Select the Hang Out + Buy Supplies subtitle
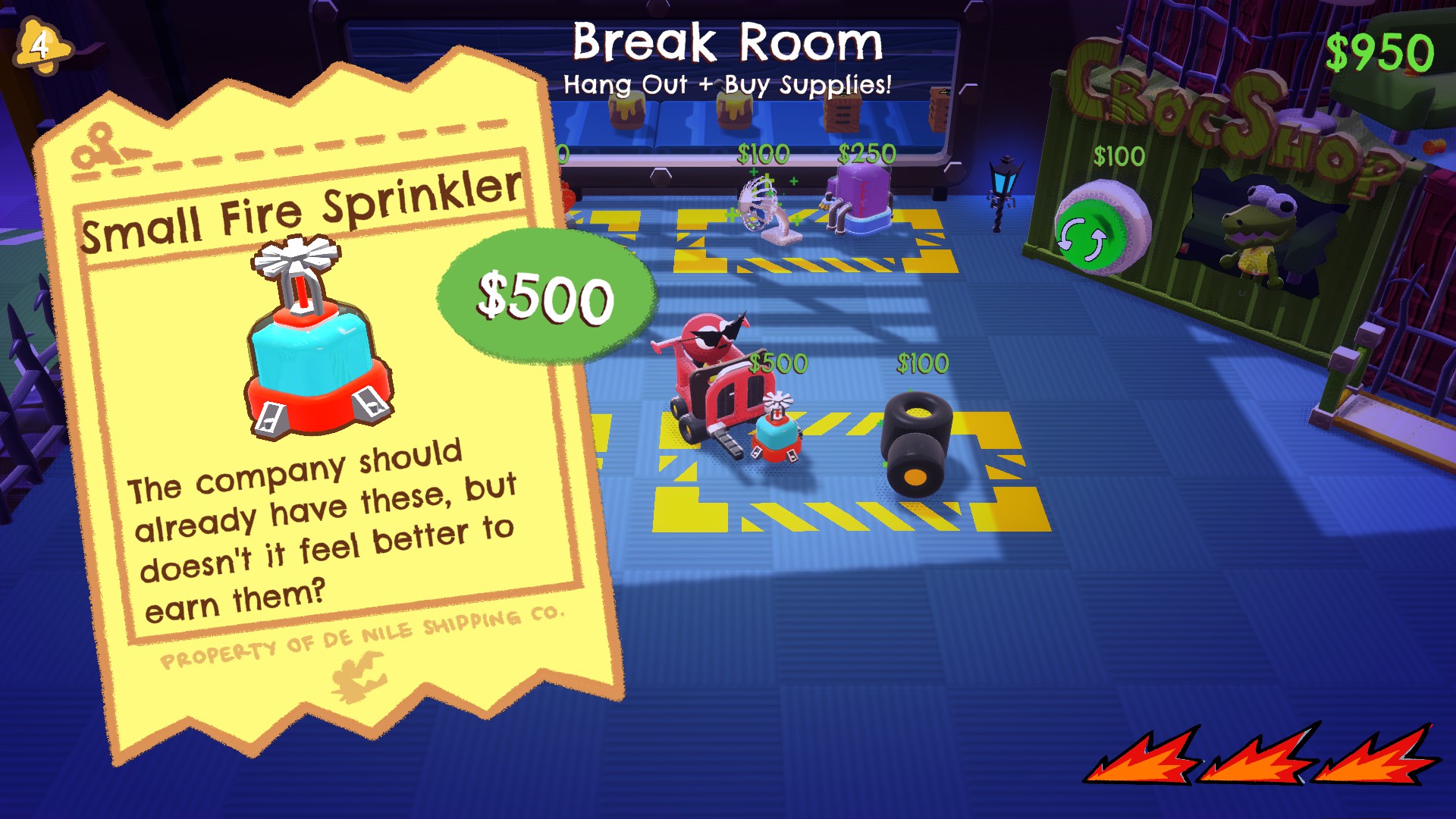Screen dimensions: 1456x819 [726, 84]
